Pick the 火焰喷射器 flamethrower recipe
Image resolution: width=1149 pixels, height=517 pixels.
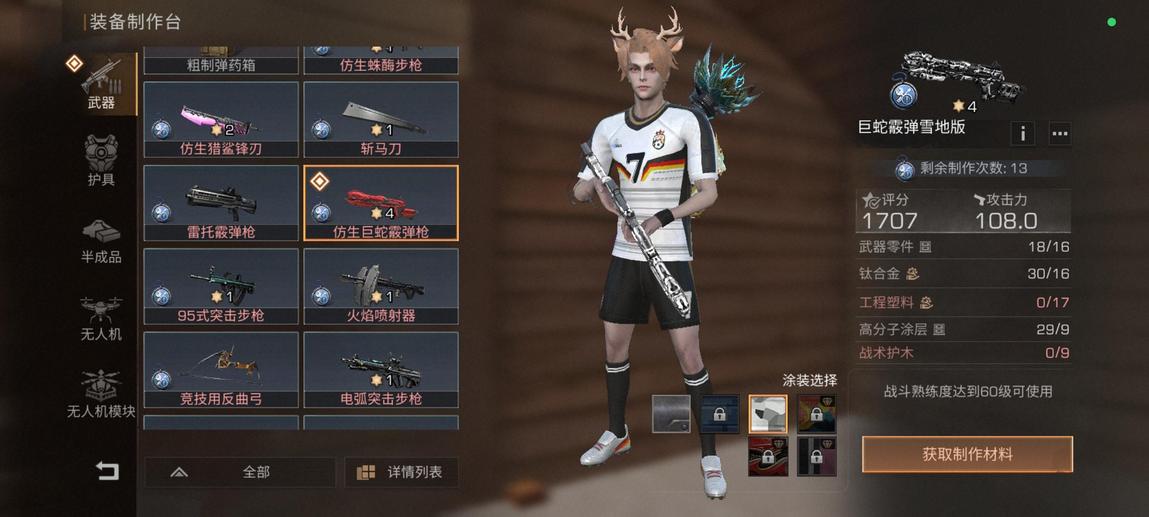(x=381, y=287)
